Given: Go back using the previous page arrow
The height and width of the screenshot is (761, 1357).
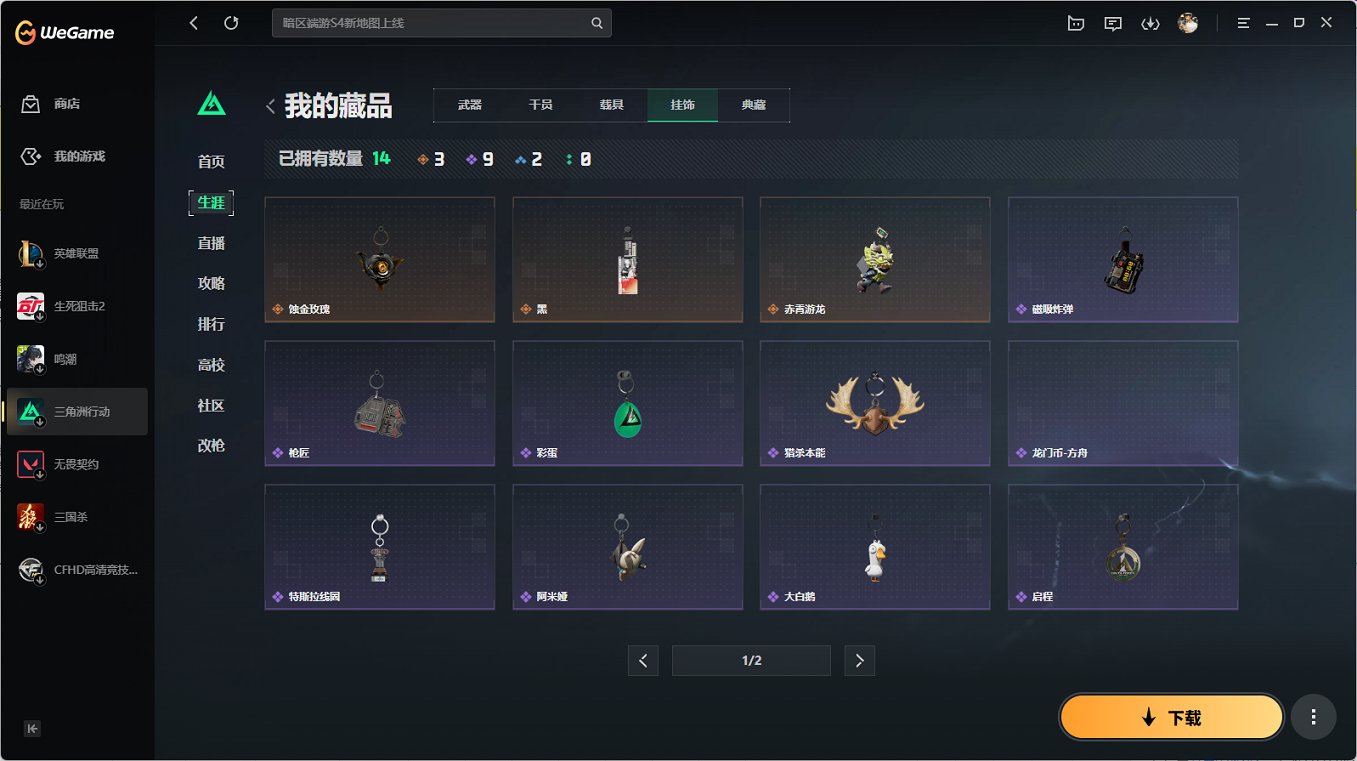Looking at the screenshot, I should (x=643, y=660).
